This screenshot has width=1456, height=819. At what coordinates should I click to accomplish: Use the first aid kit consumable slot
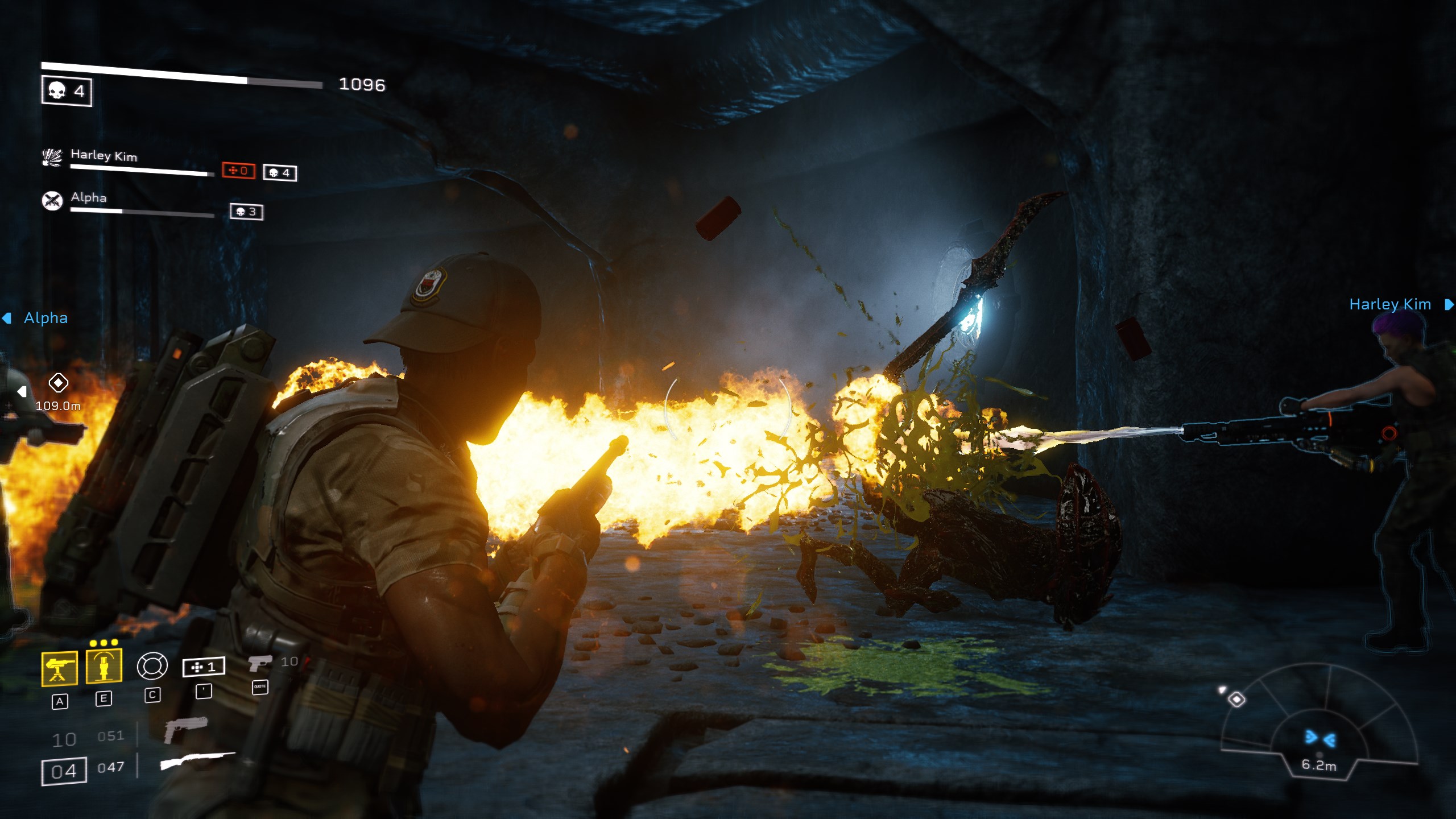(x=204, y=667)
